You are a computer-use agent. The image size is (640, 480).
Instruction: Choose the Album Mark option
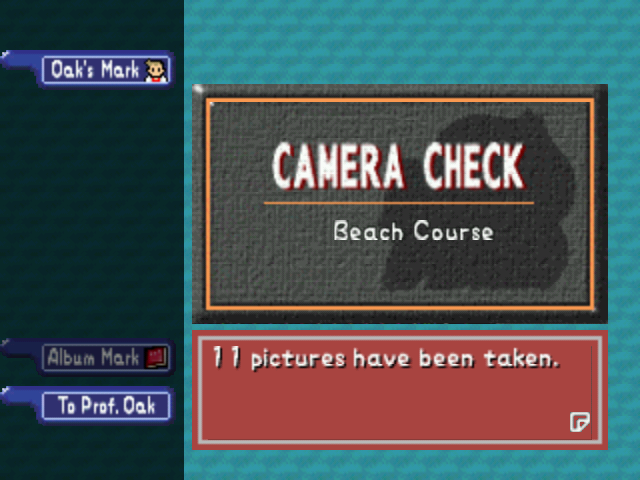(106, 357)
